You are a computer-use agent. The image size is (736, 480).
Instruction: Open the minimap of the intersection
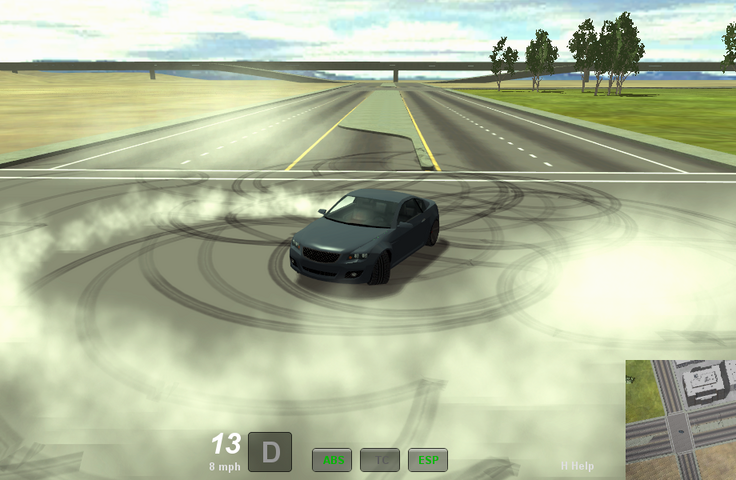[681, 420]
